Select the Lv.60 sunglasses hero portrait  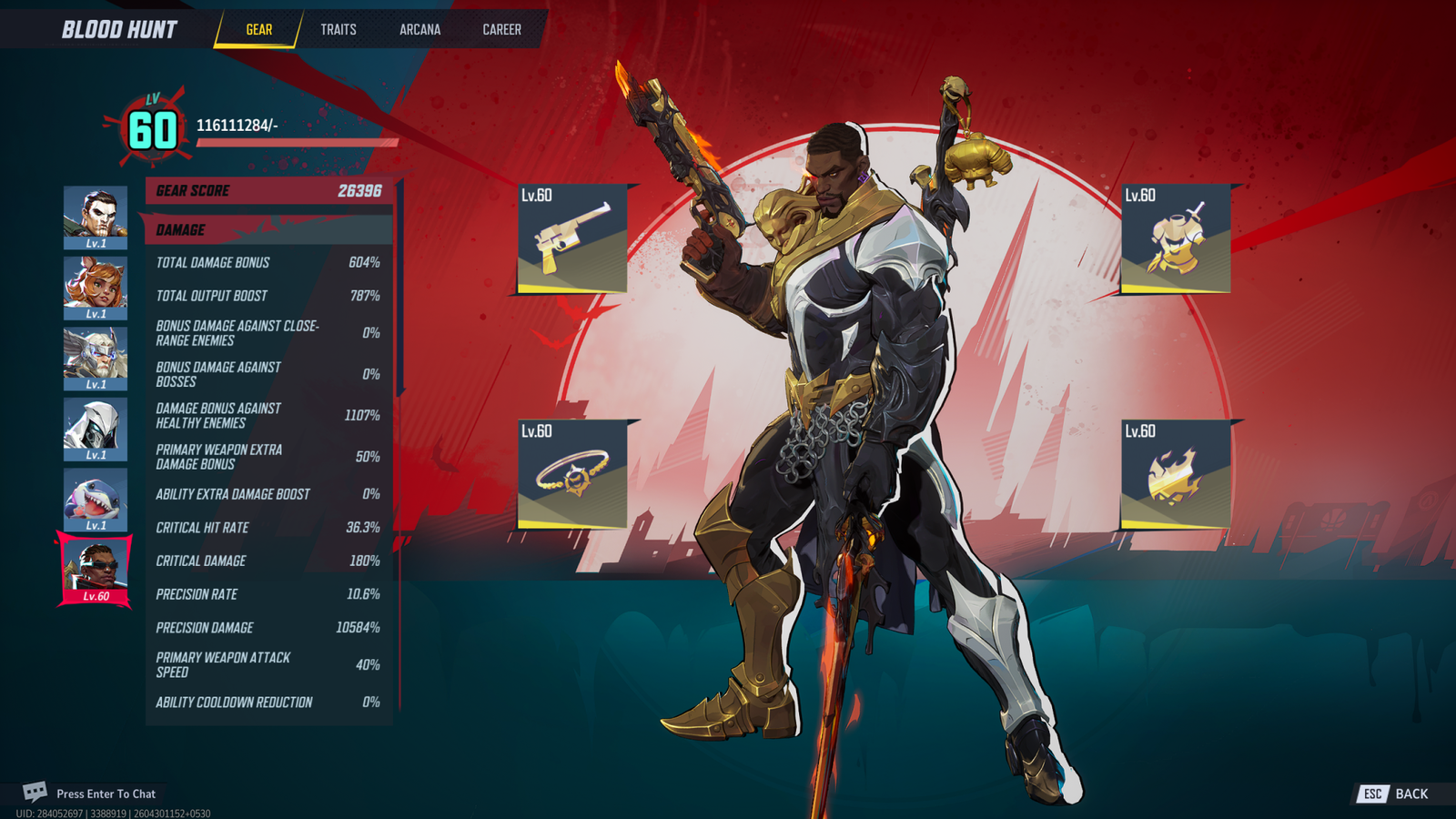(96, 570)
